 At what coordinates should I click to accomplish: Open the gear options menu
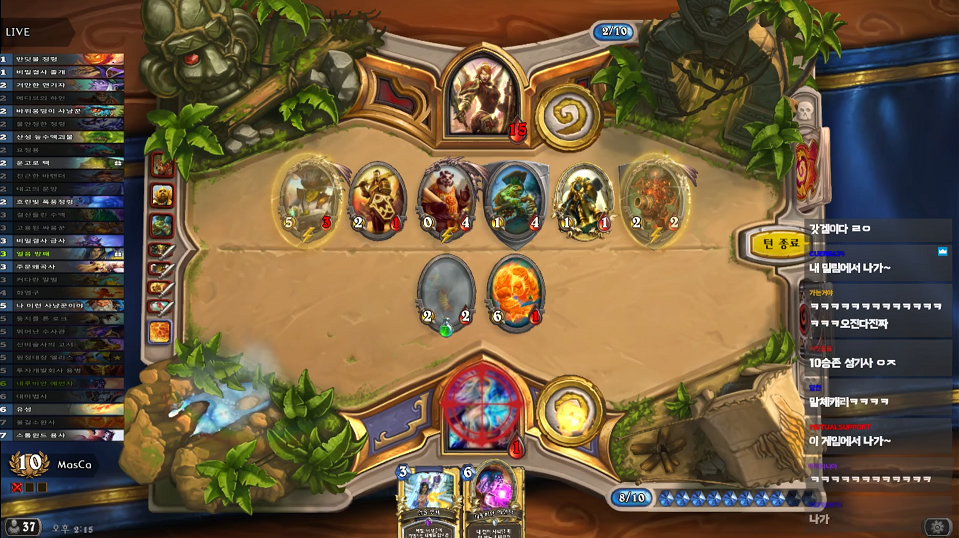click(937, 526)
